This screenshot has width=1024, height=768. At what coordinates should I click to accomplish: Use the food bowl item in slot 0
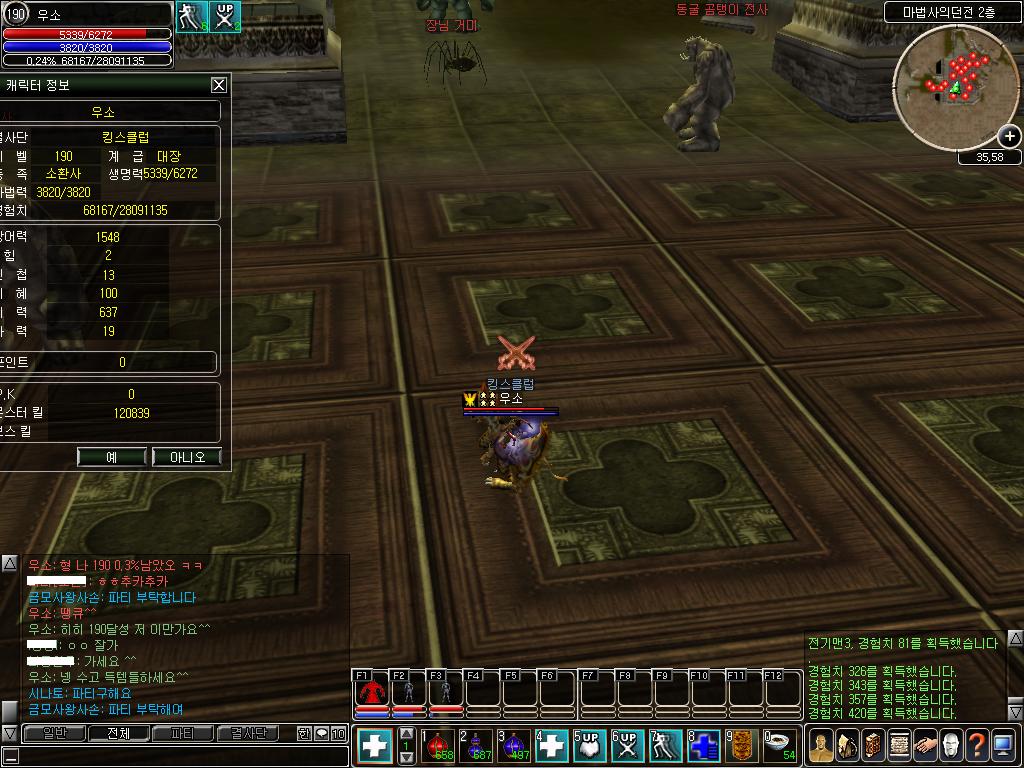point(780,745)
